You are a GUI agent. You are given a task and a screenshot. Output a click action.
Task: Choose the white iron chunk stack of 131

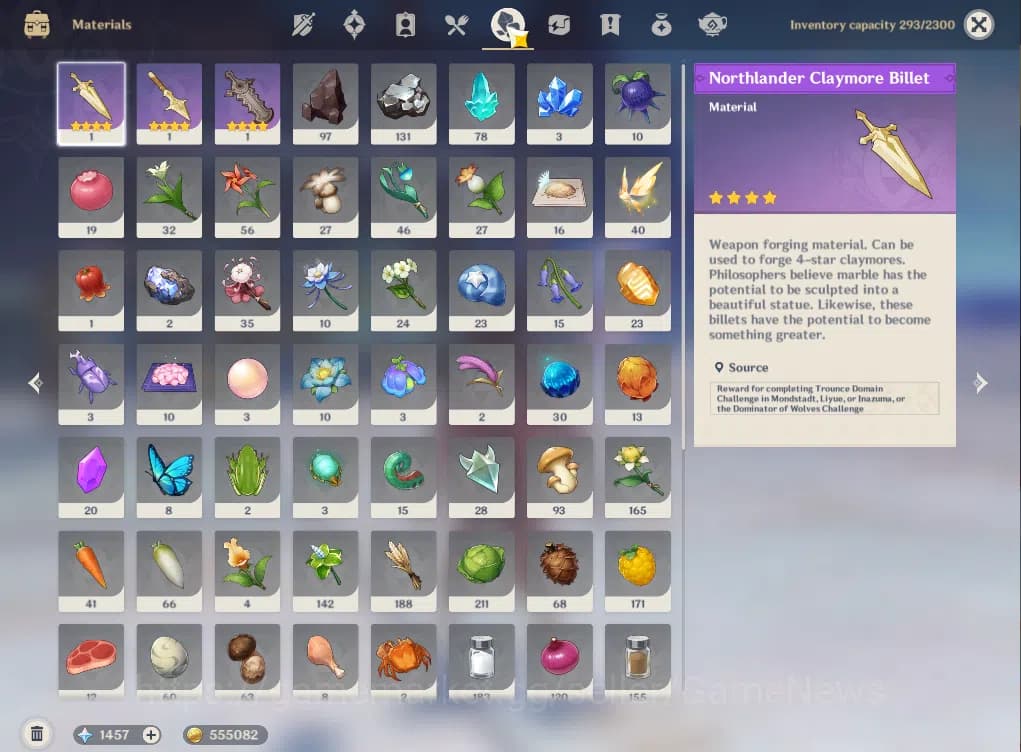pos(403,103)
